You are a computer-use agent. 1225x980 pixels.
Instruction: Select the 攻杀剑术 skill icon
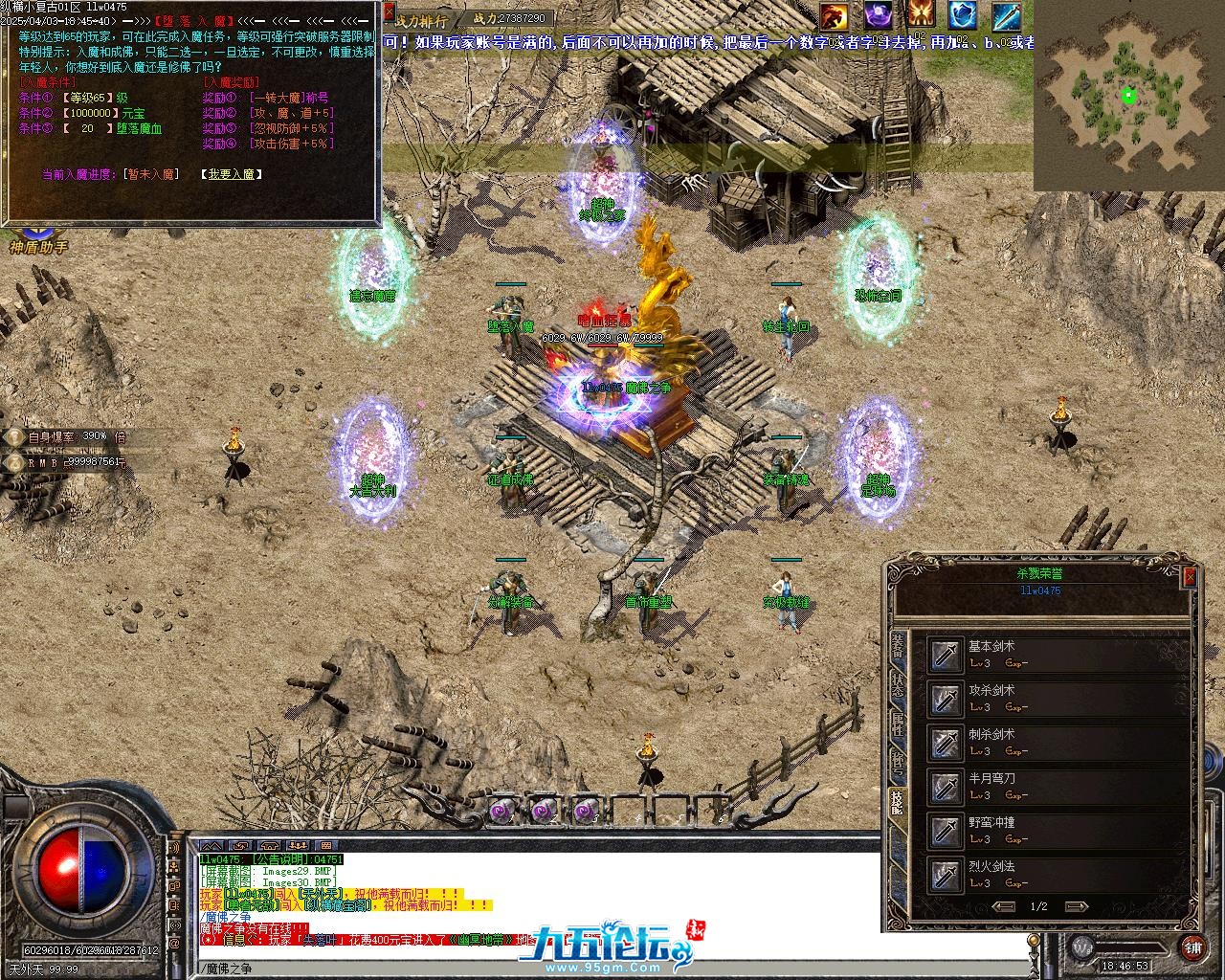click(947, 699)
